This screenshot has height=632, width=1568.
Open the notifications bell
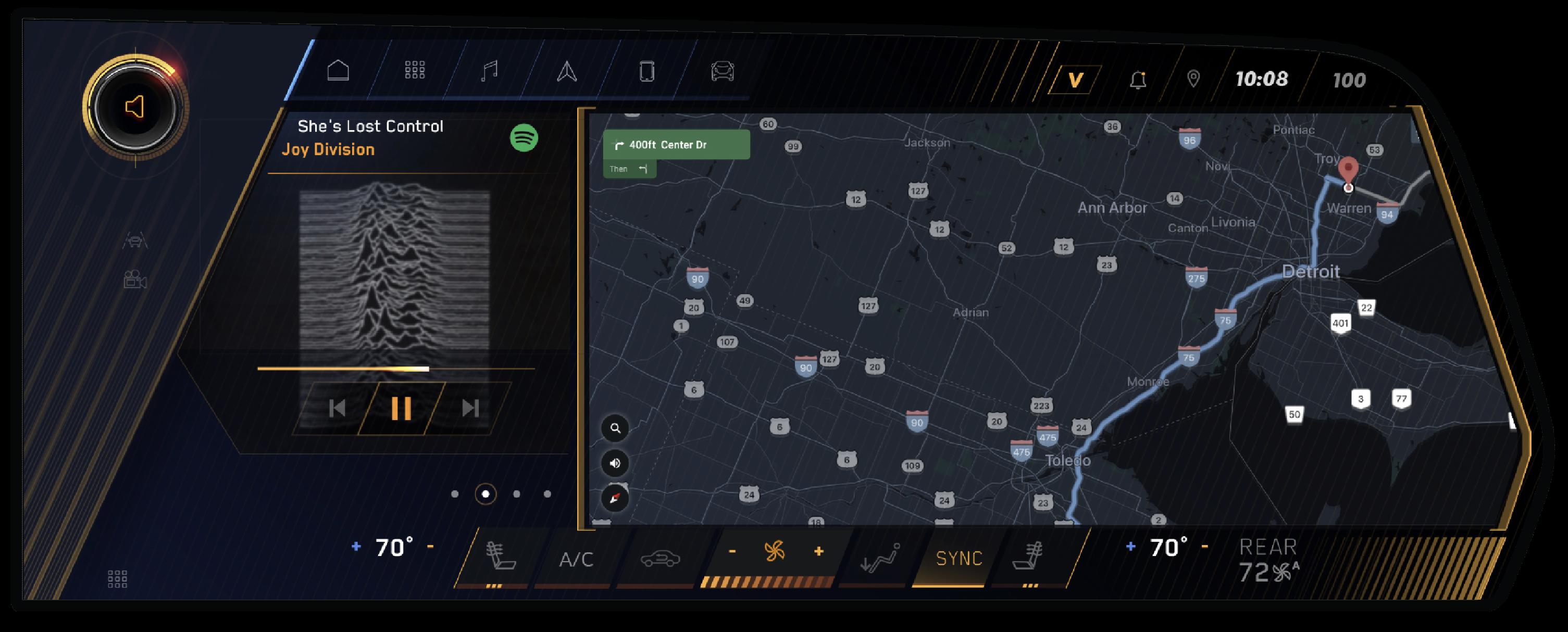[1138, 80]
